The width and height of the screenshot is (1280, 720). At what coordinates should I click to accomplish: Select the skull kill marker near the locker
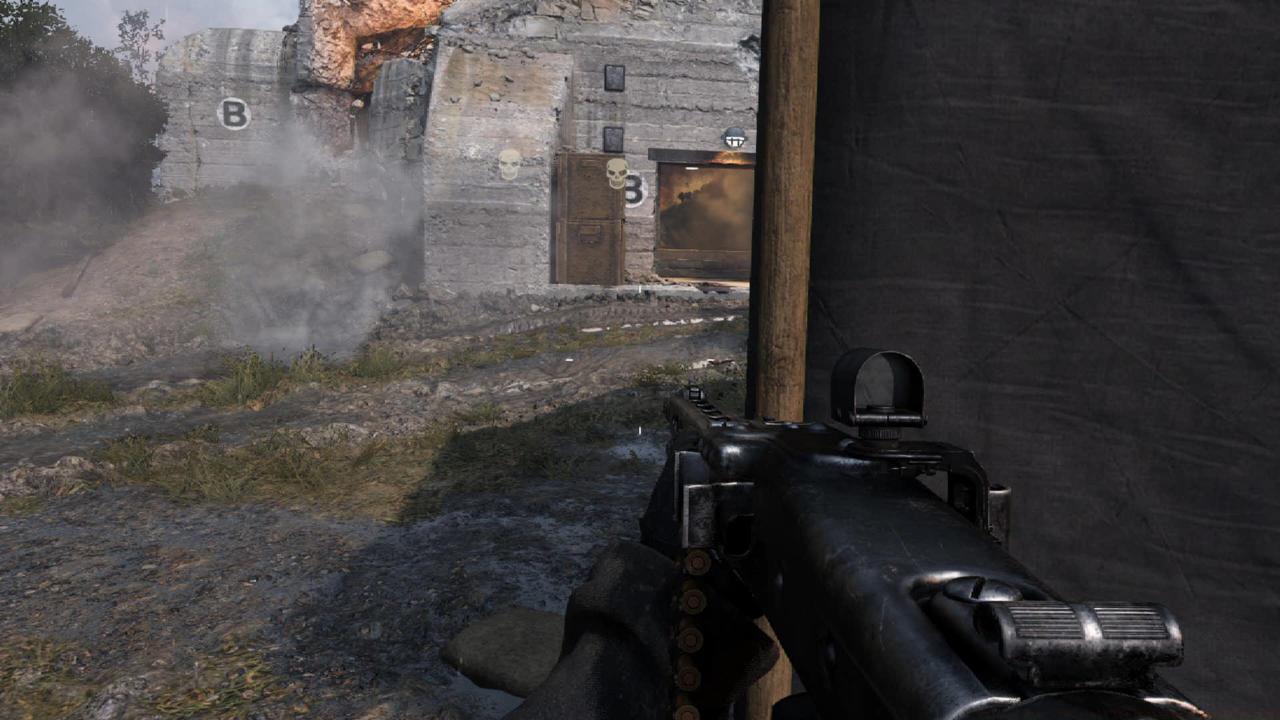tap(615, 172)
